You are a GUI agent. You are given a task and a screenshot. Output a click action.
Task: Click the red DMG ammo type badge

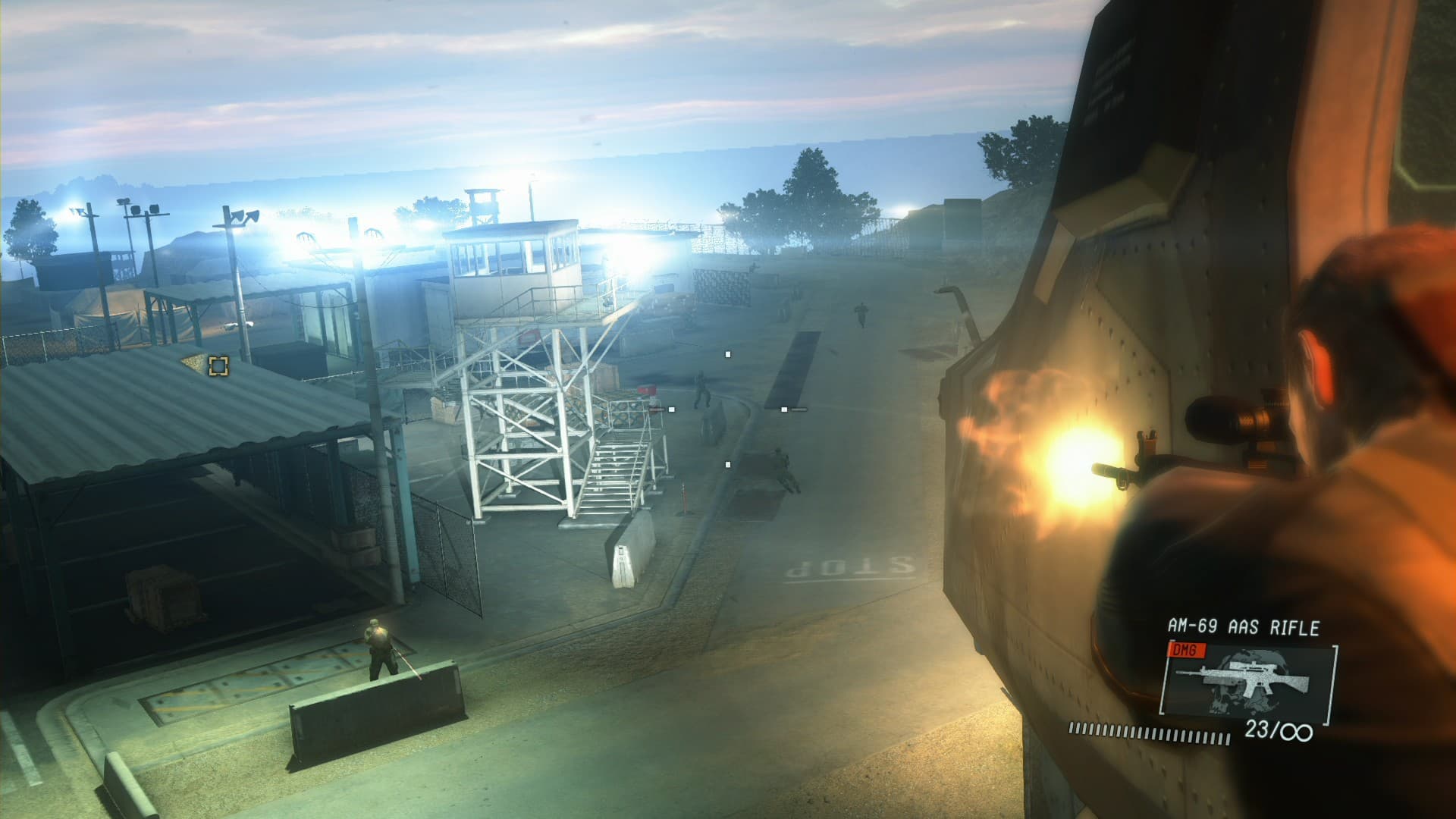click(1188, 651)
